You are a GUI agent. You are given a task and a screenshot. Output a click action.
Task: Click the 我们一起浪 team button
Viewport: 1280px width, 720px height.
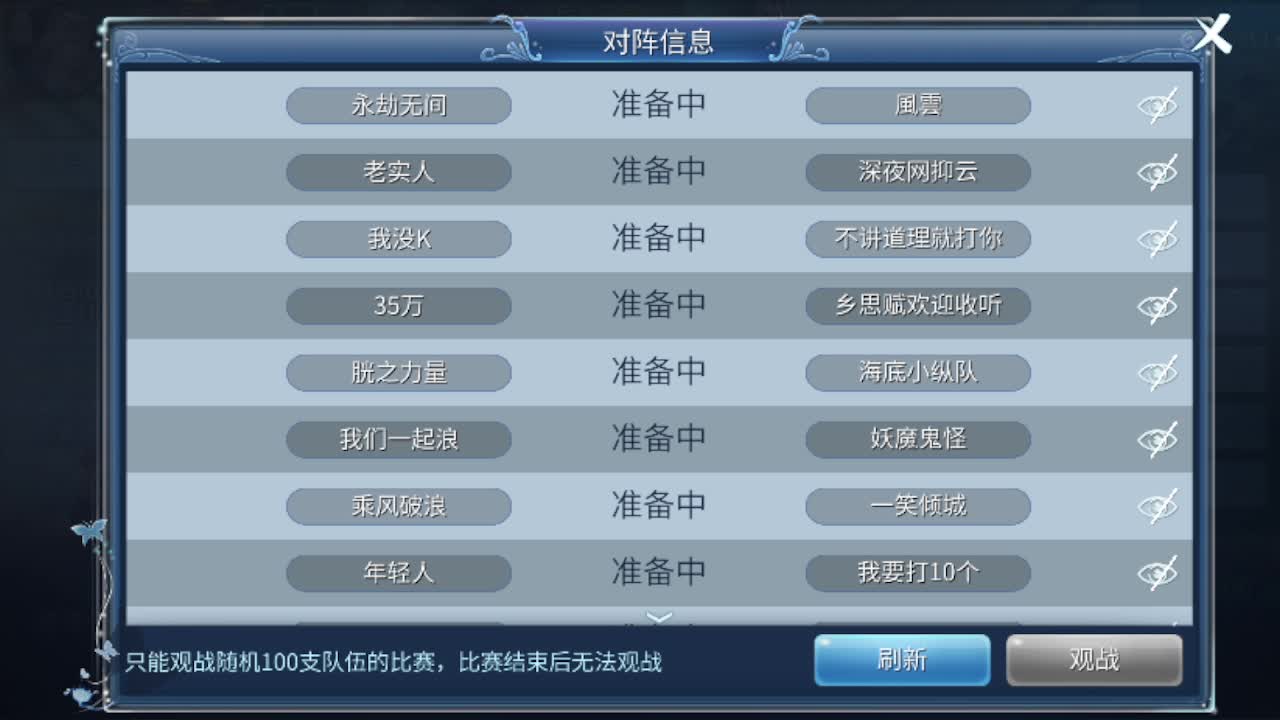(x=398, y=439)
